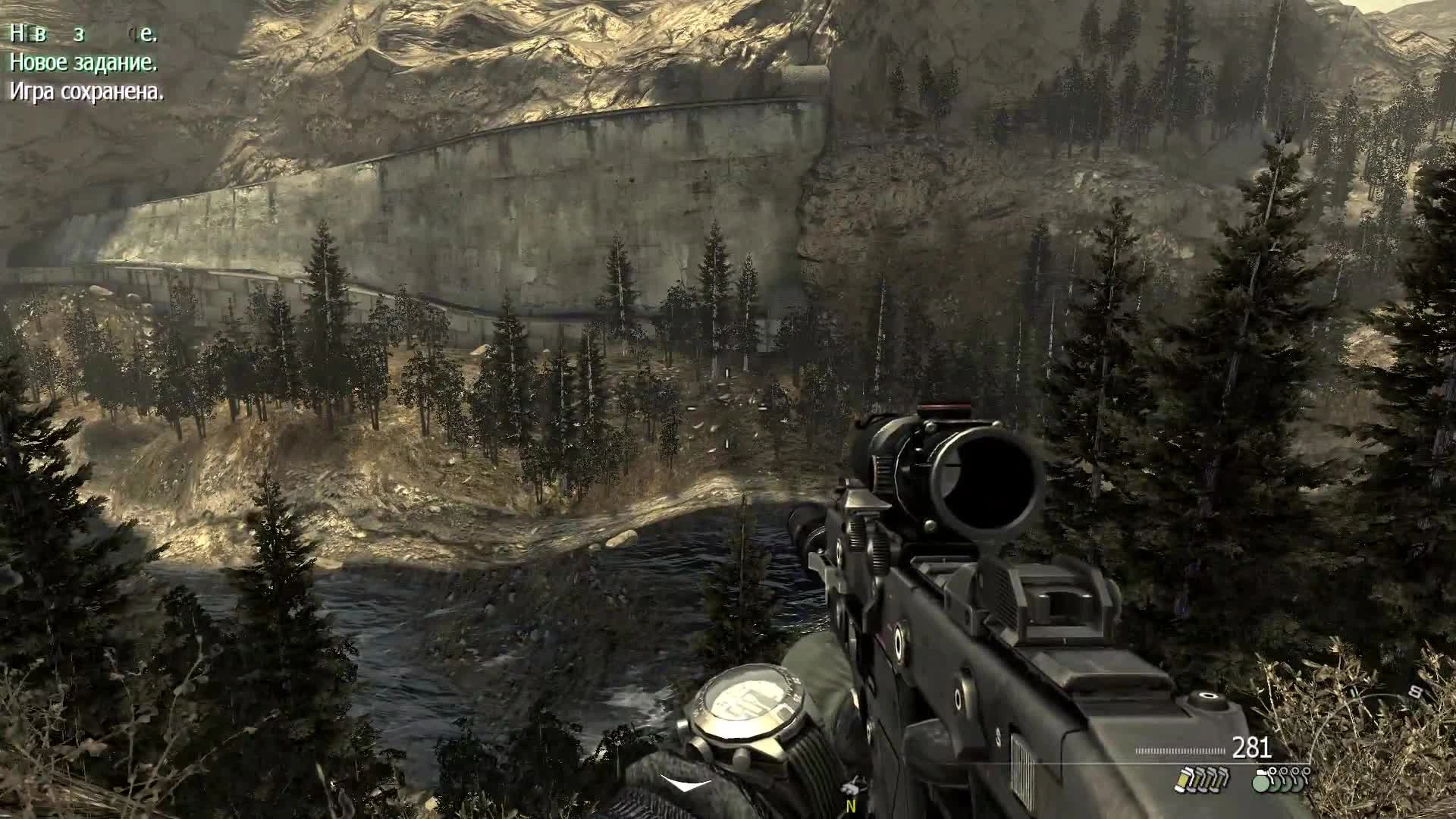Click the S letter on the side compass
The width and height of the screenshot is (1456, 819).
click(1414, 692)
